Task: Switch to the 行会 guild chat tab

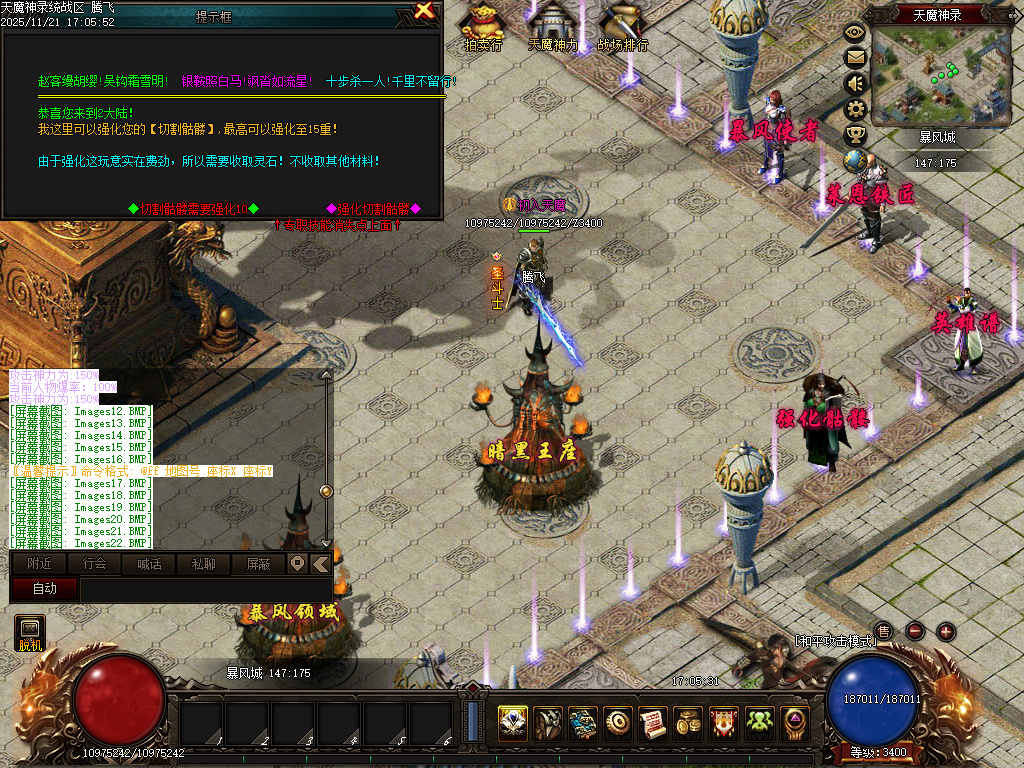Action: tap(94, 564)
